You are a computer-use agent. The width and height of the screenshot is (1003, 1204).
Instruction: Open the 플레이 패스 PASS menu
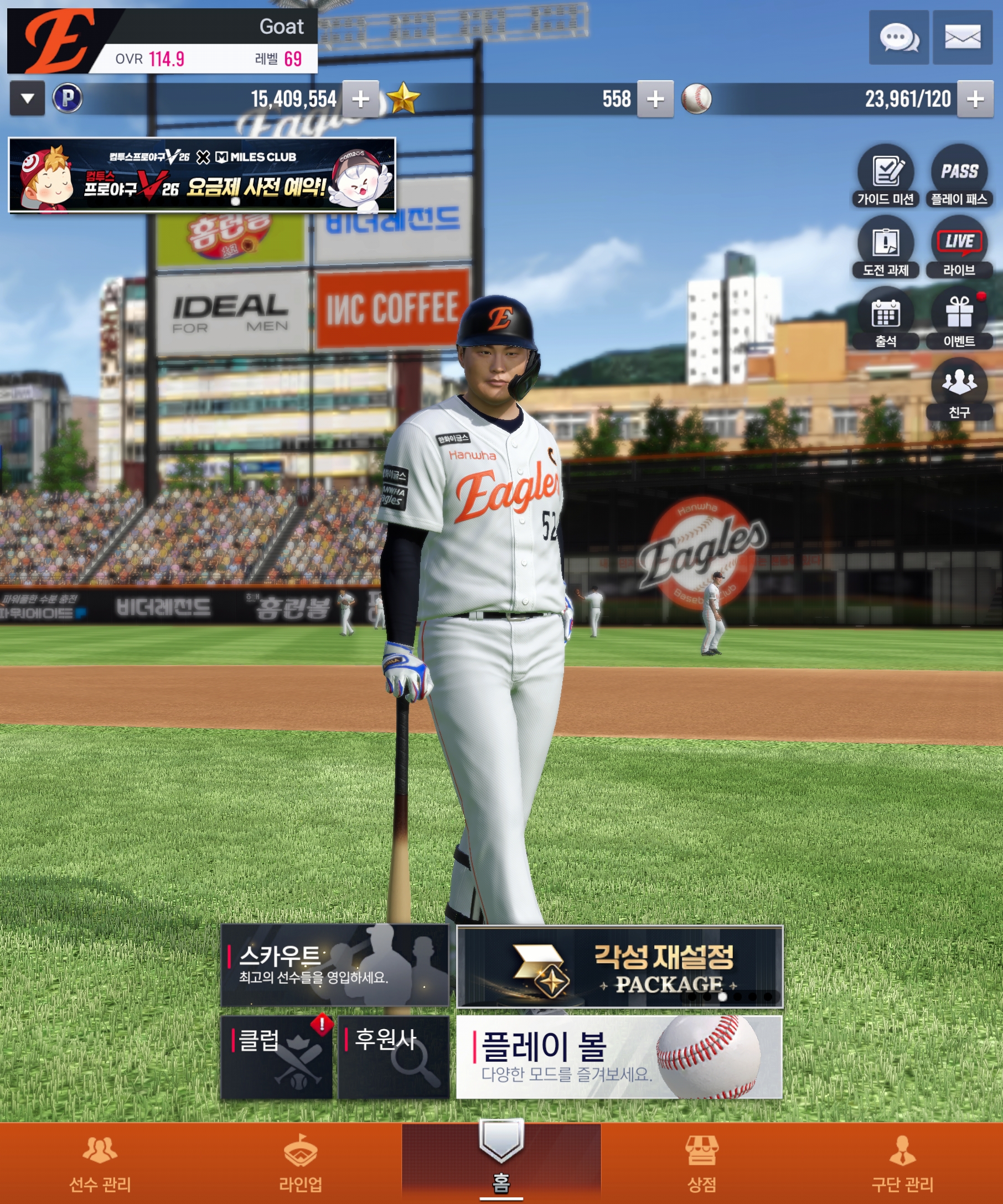click(x=959, y=175)
